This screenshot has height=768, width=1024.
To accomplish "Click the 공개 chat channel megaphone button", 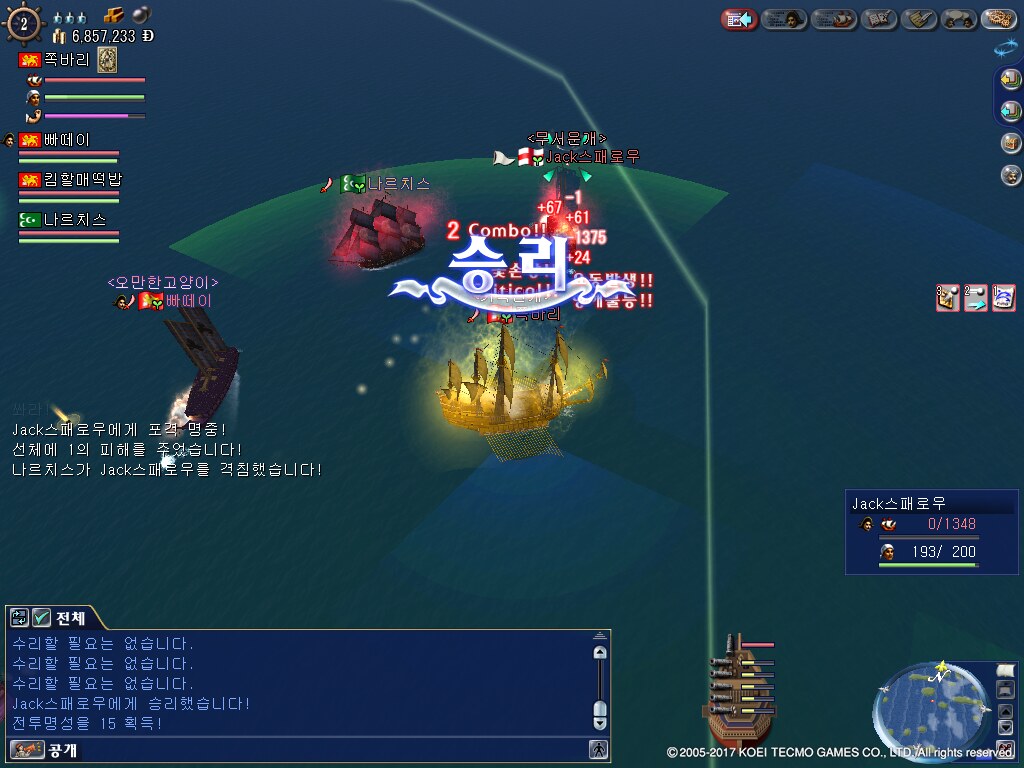I will tap(27, 749).
